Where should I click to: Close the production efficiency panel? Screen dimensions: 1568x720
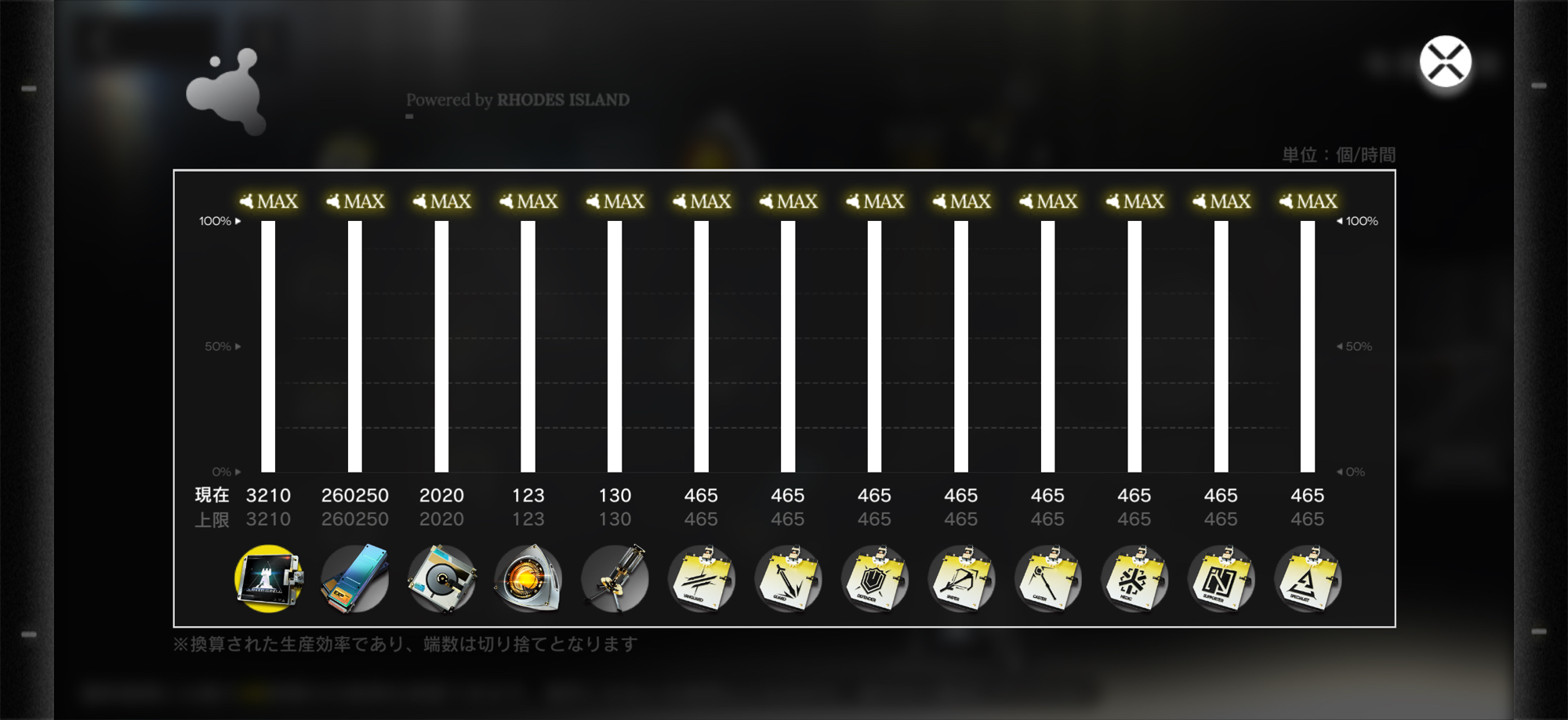point(1445,62)
